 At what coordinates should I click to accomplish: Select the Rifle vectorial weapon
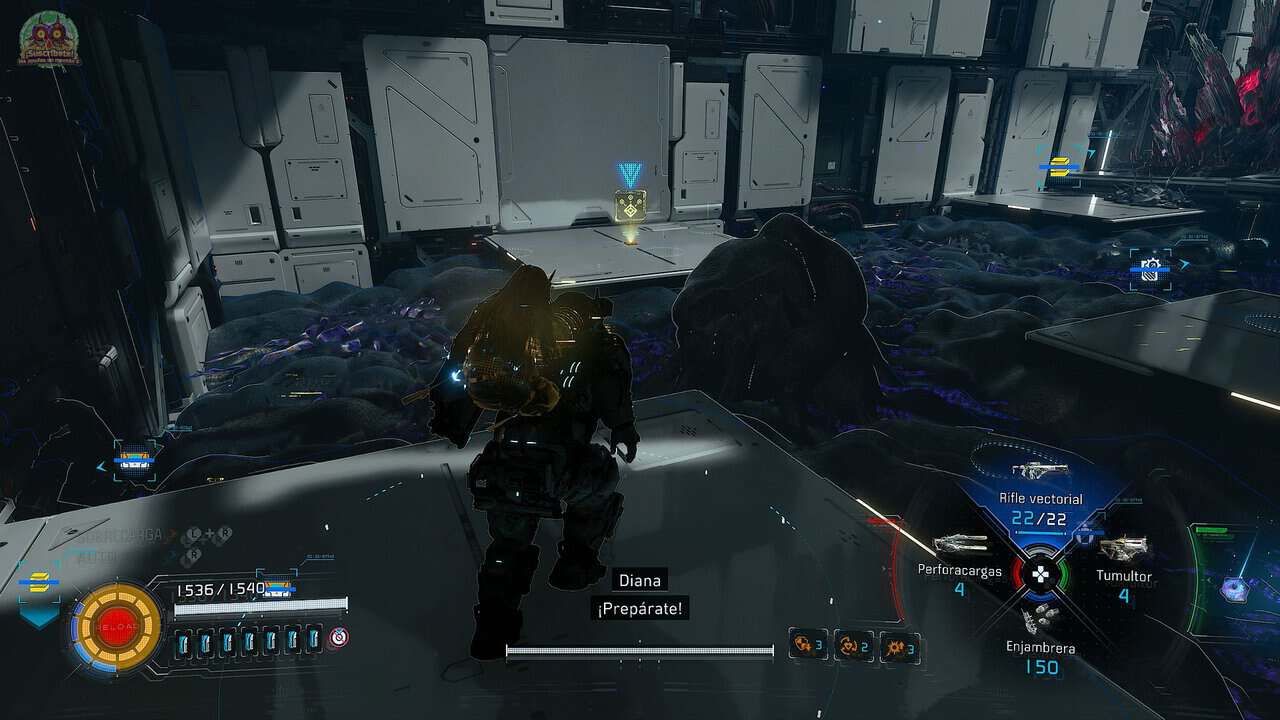click(1040, 472)
